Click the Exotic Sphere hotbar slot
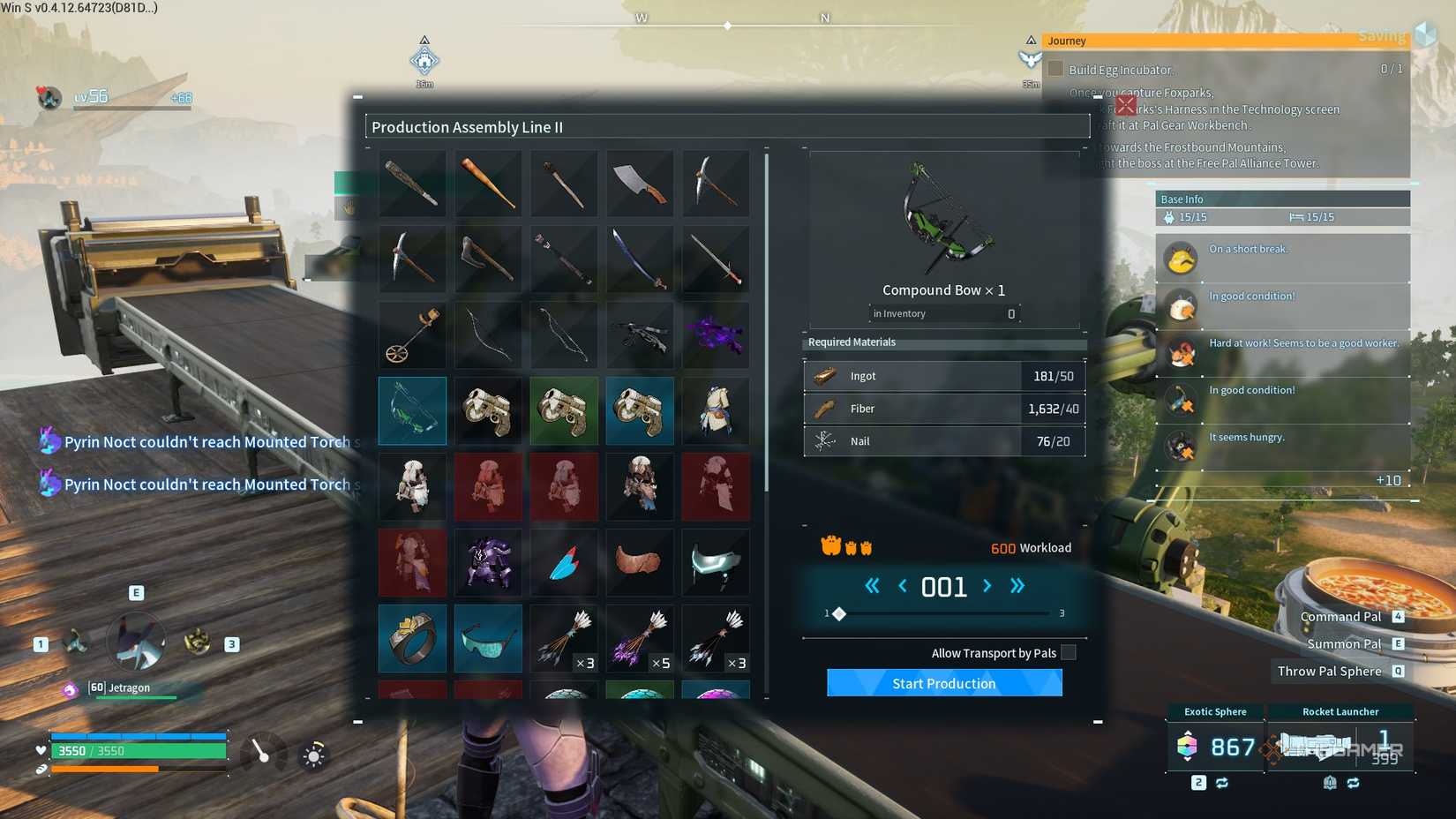Image resolution: width=1456 pixels, height=819 pixels. pos(1215,747)
